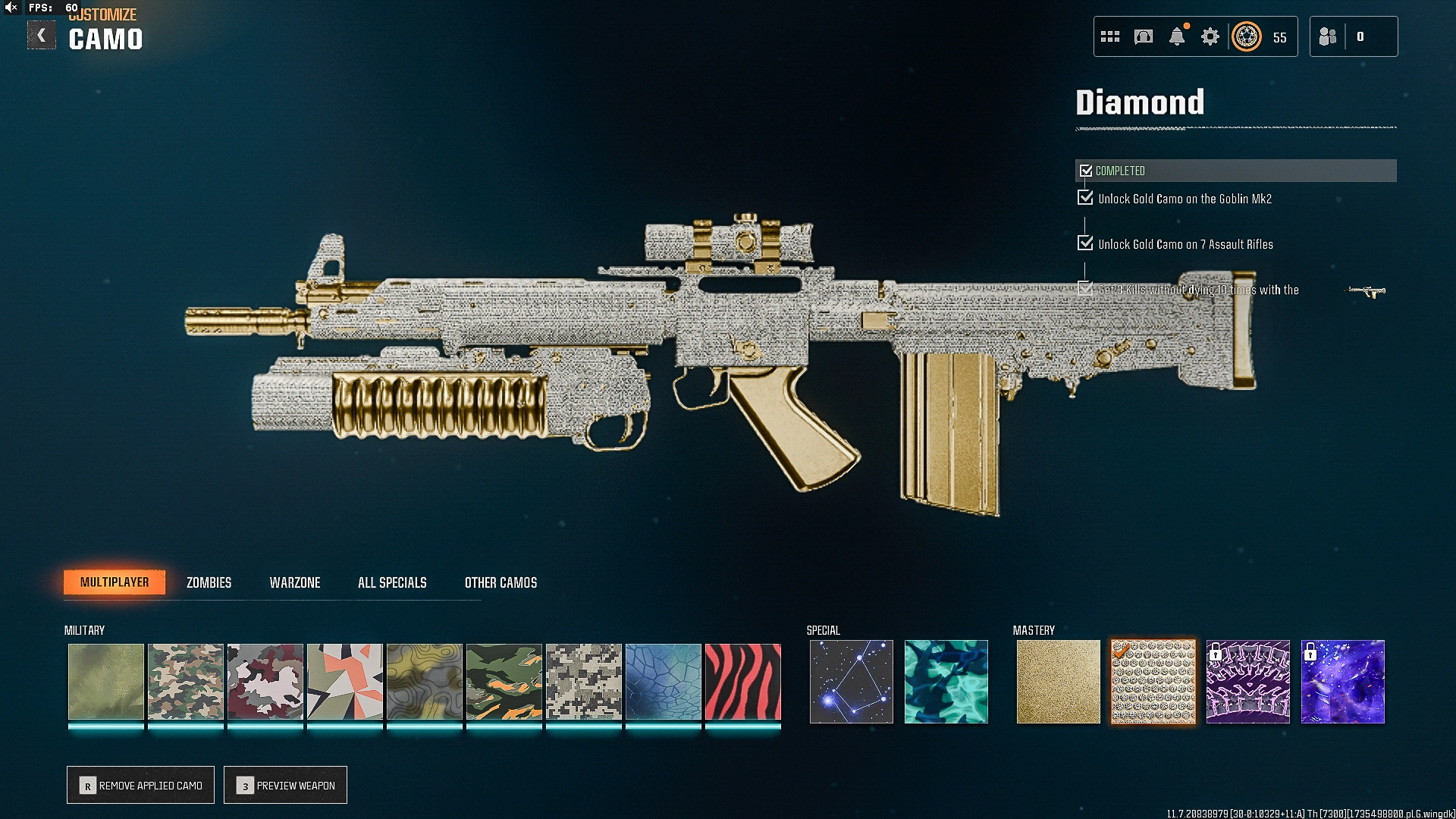Select the Other Camos tab

click(x=500, y=582)
